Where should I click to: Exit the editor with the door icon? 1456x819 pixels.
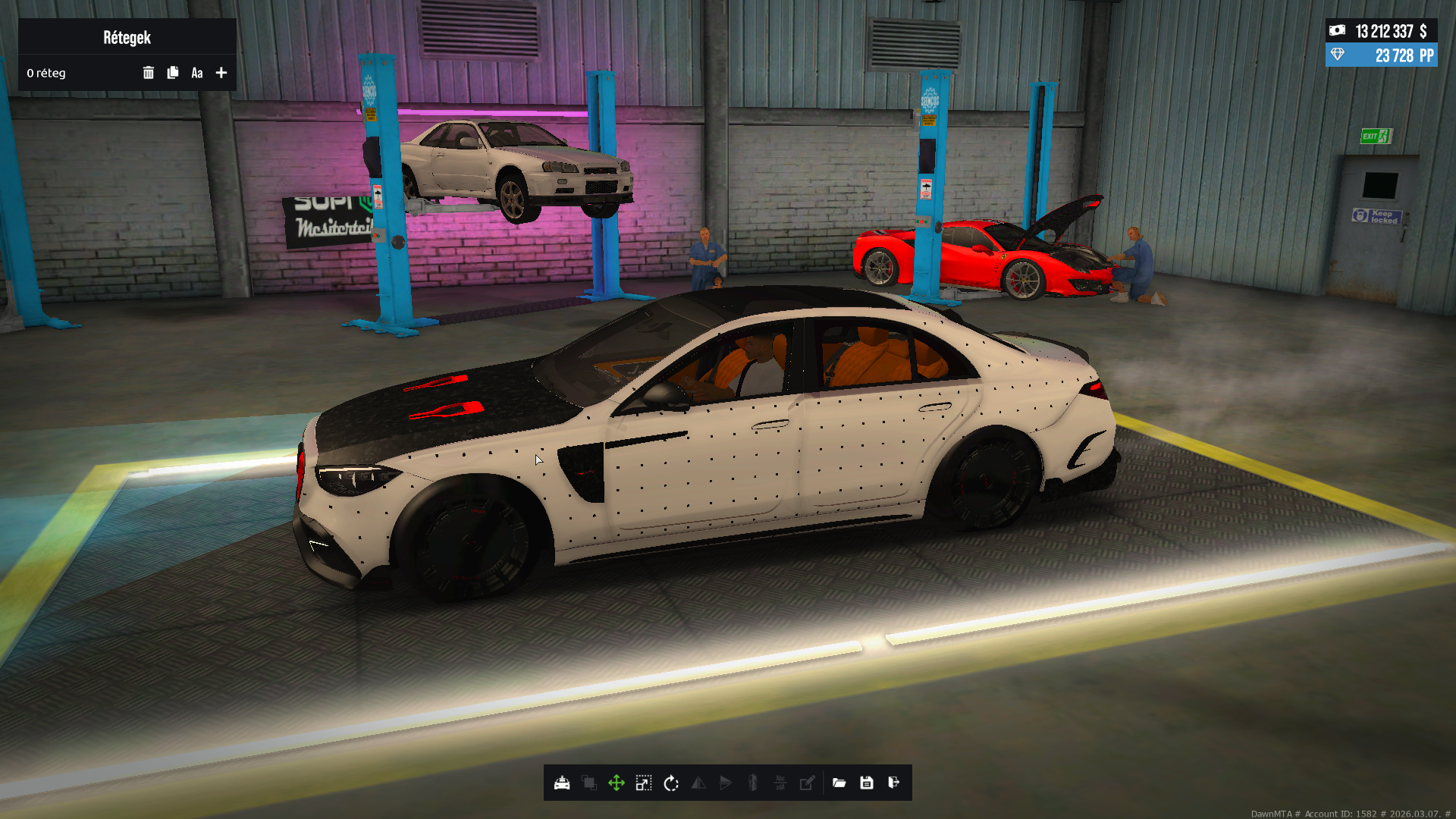894,783
